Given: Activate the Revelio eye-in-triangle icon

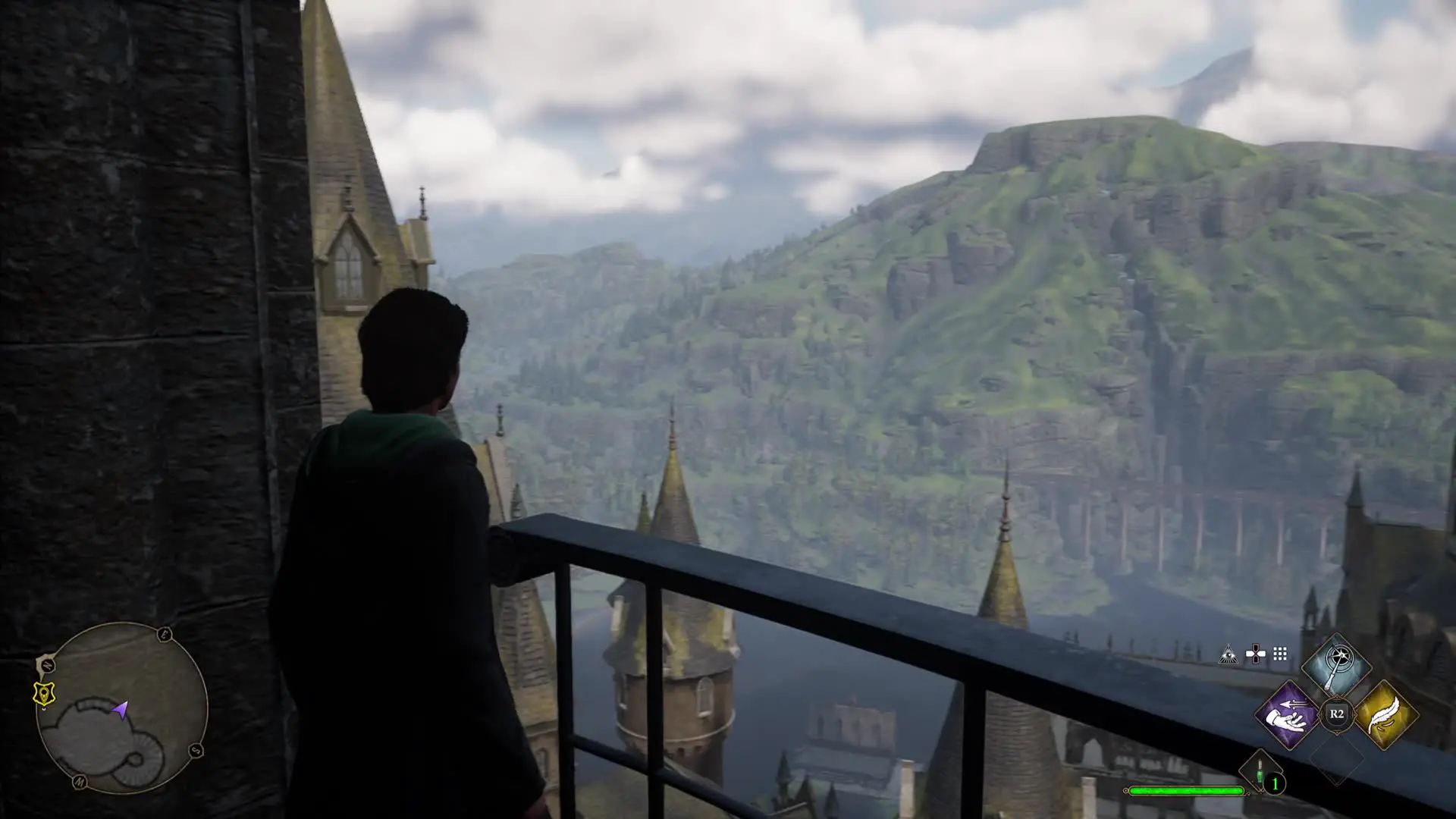Looking at the screenshot, I should 1228,654.
